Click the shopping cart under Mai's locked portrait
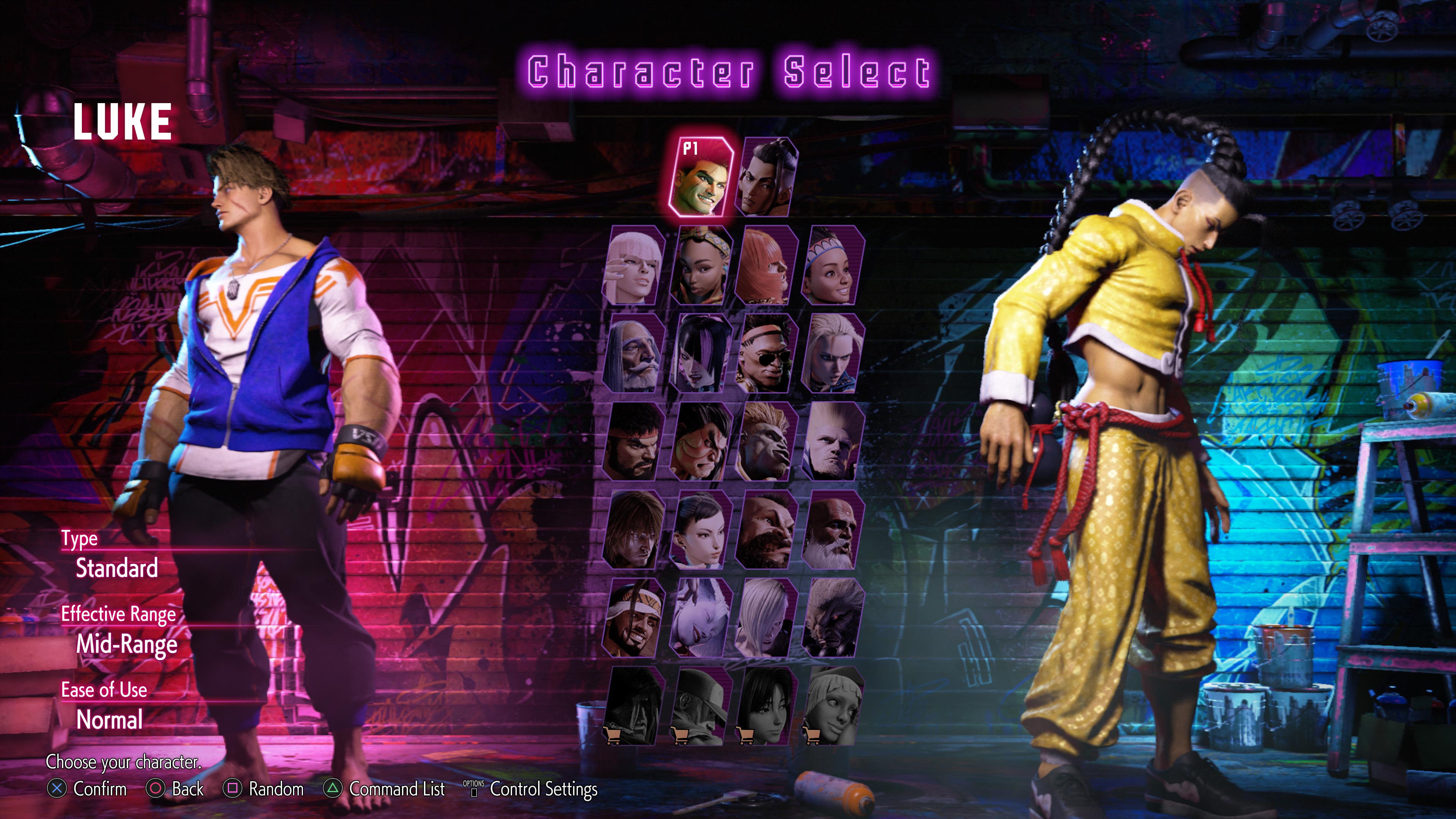 747,735
